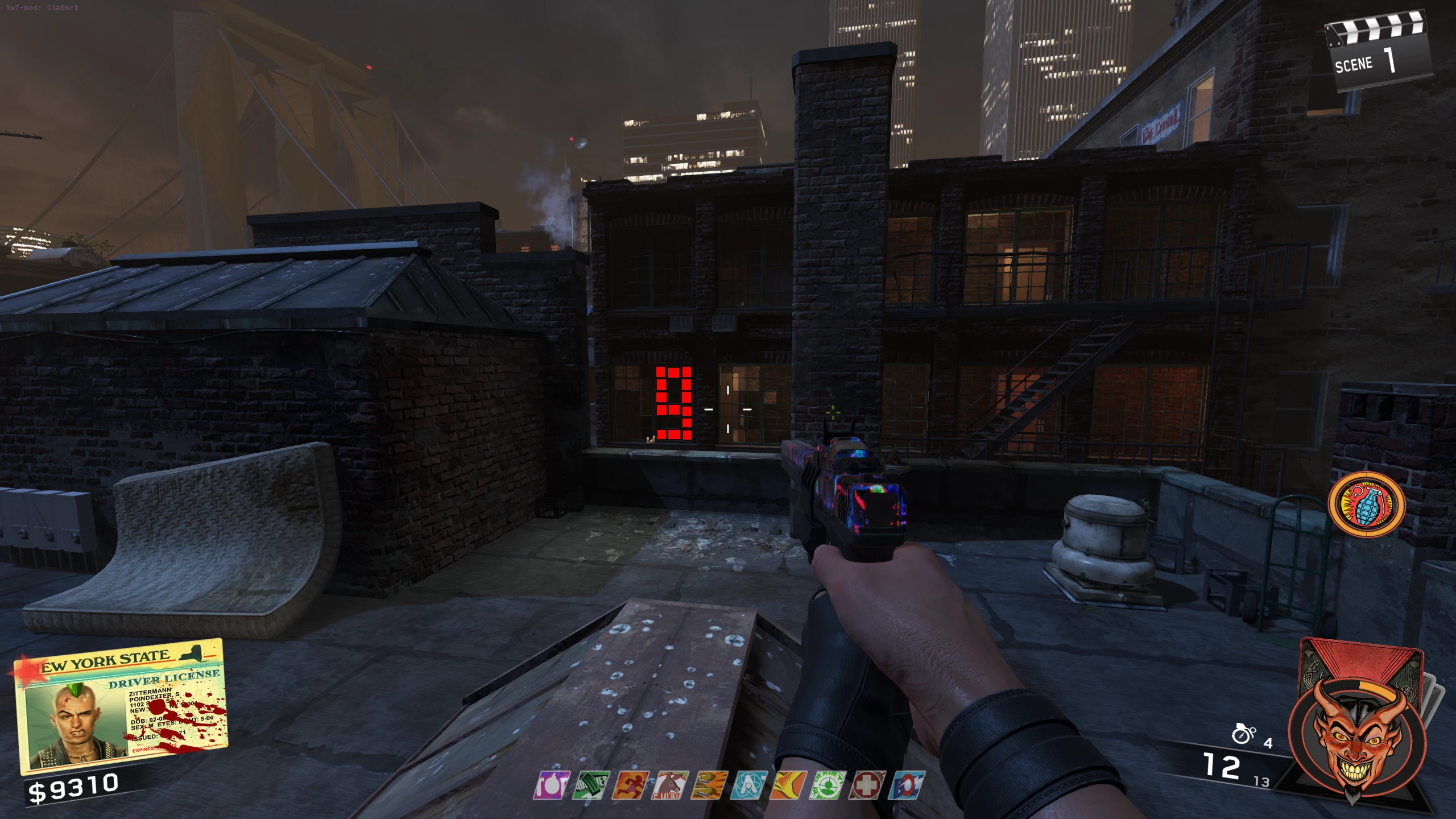Select the blue atom perk icon

748,785
